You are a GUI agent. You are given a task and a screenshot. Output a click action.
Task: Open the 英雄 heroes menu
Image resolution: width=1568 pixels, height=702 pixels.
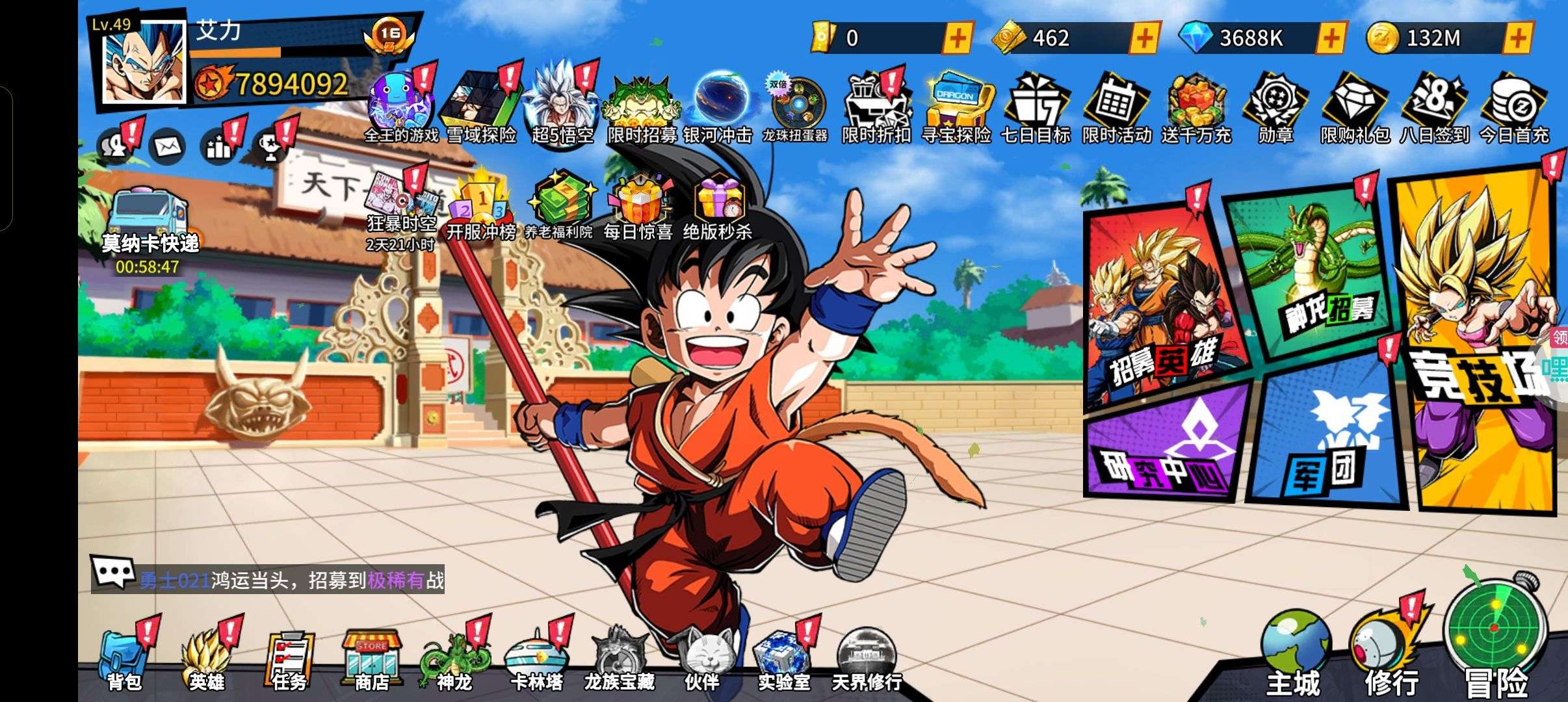click(x=207, y=660)
